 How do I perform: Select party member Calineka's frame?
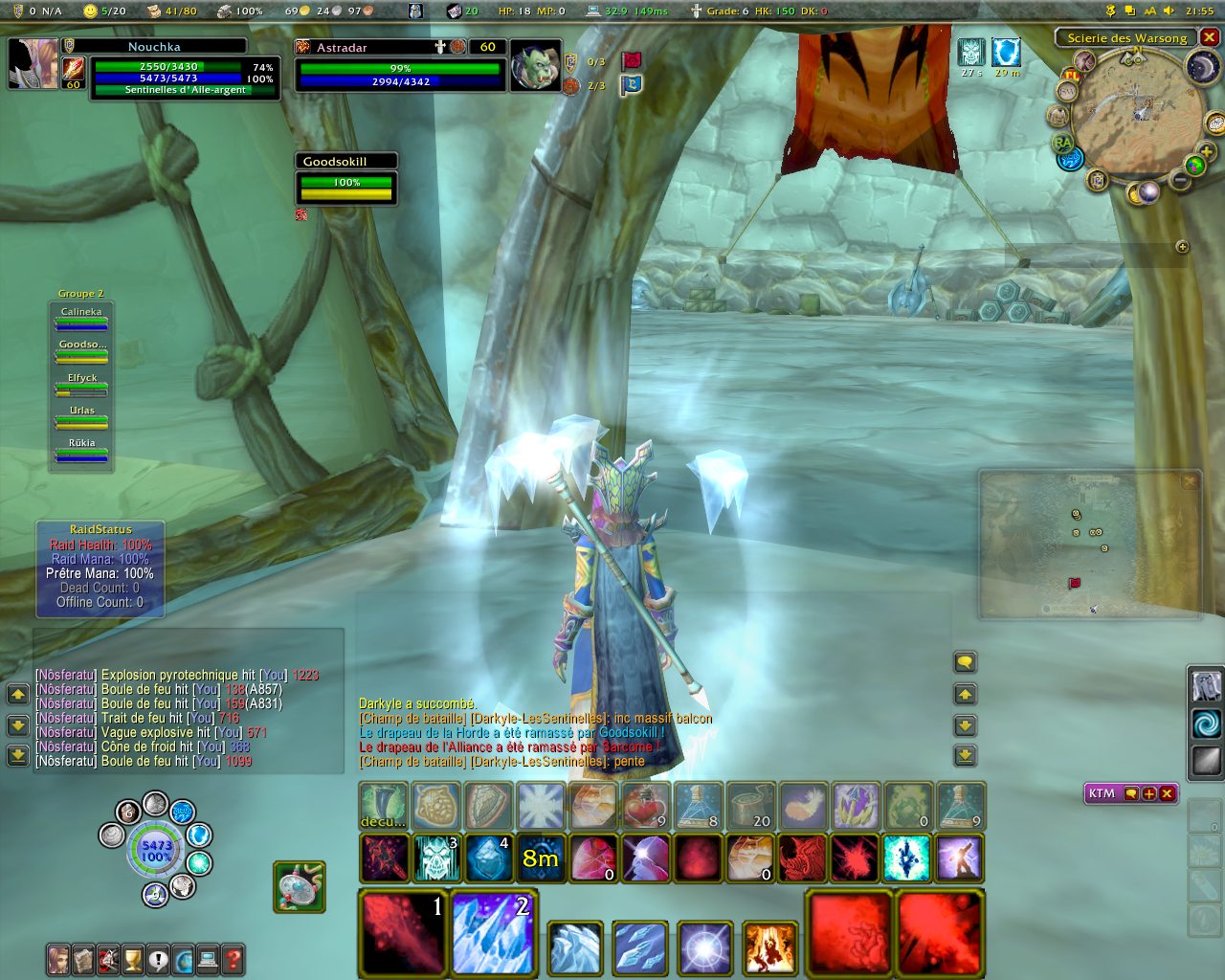coord(81,319)
